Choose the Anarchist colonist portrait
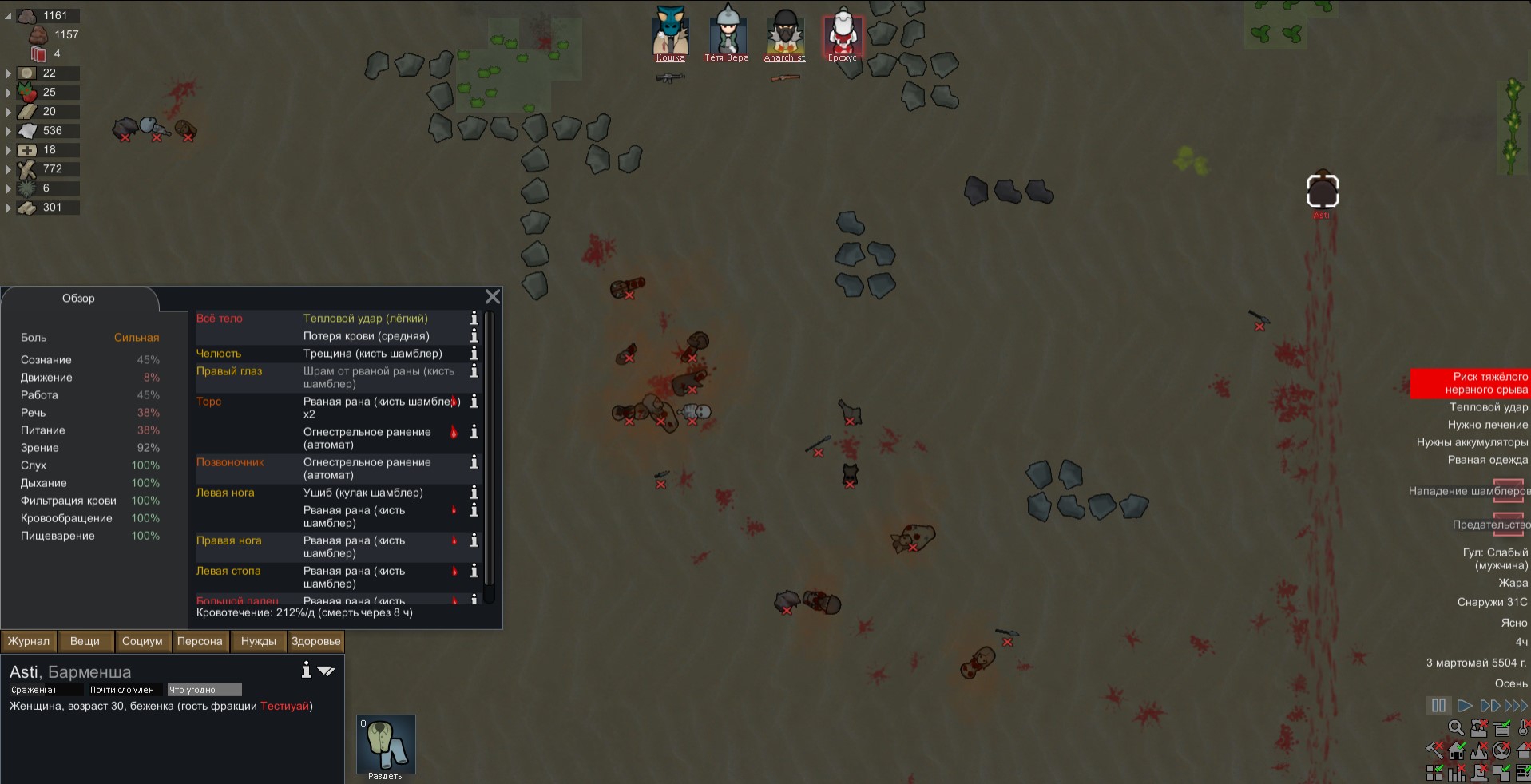The image size is (1531, 784). (x=784, y=34)
